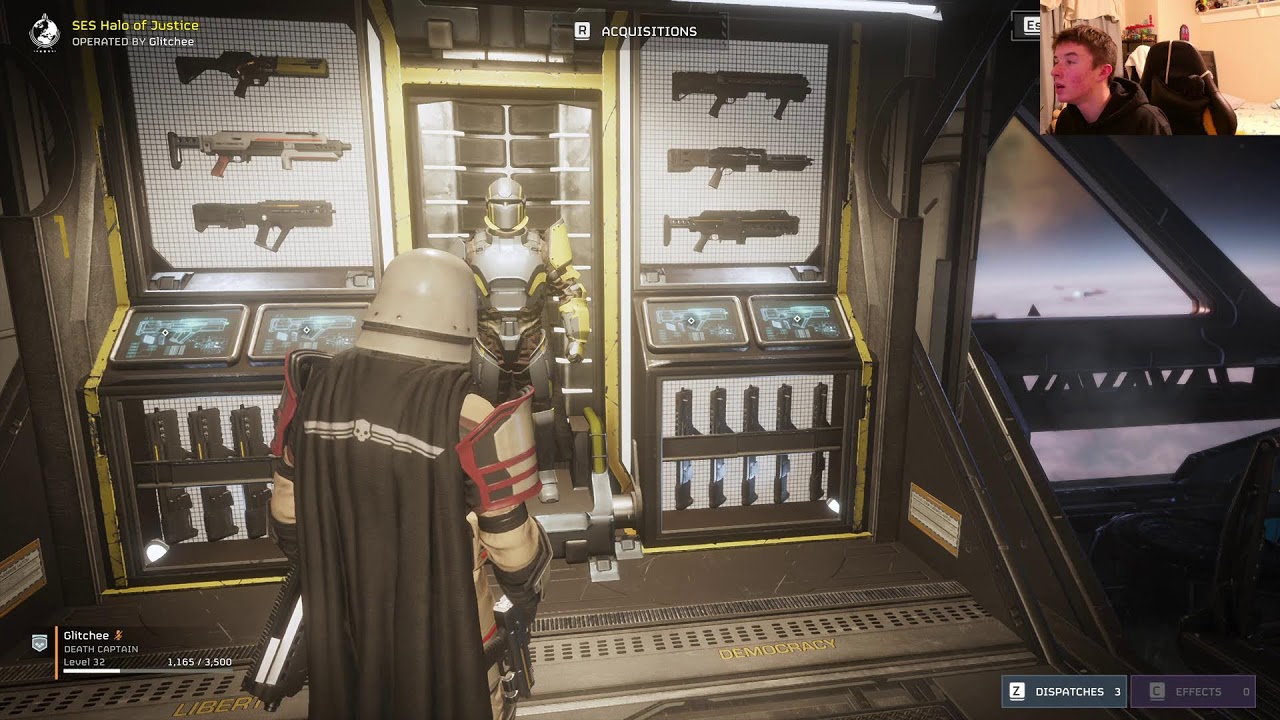Open the Acquisitions menu
This screenshot has height=720, width=1280.
(x=636, y=31)
